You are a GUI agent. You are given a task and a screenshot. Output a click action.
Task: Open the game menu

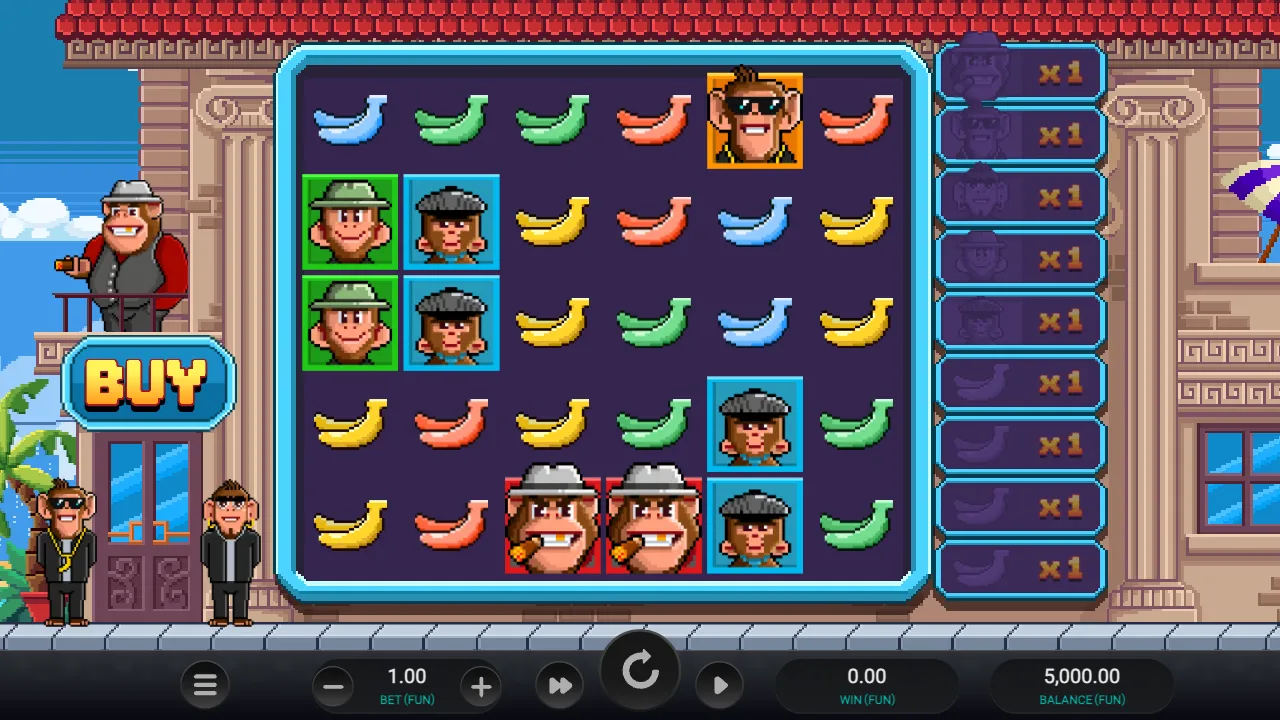pos(205,686)
